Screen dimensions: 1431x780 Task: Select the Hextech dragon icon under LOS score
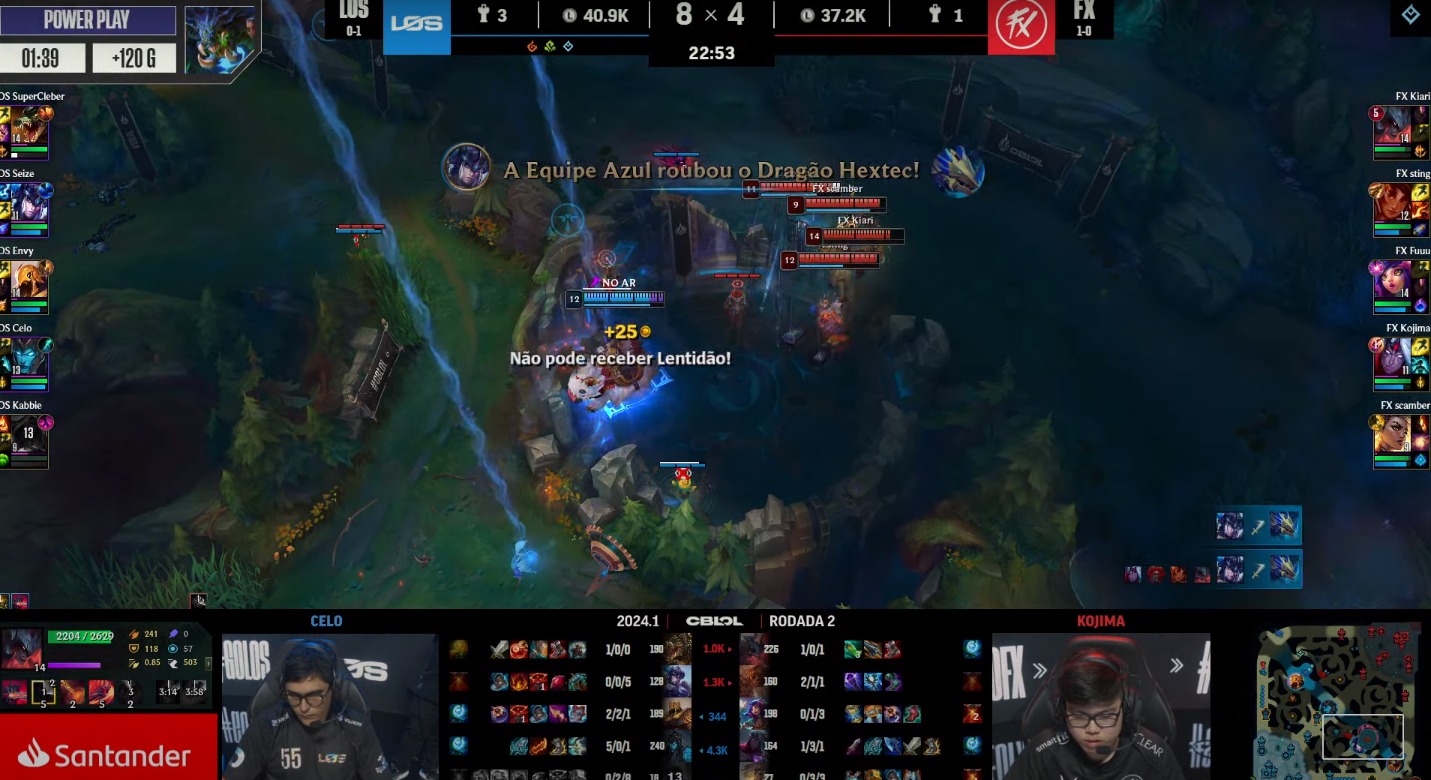pyautogui.click(x=568, y=47)
